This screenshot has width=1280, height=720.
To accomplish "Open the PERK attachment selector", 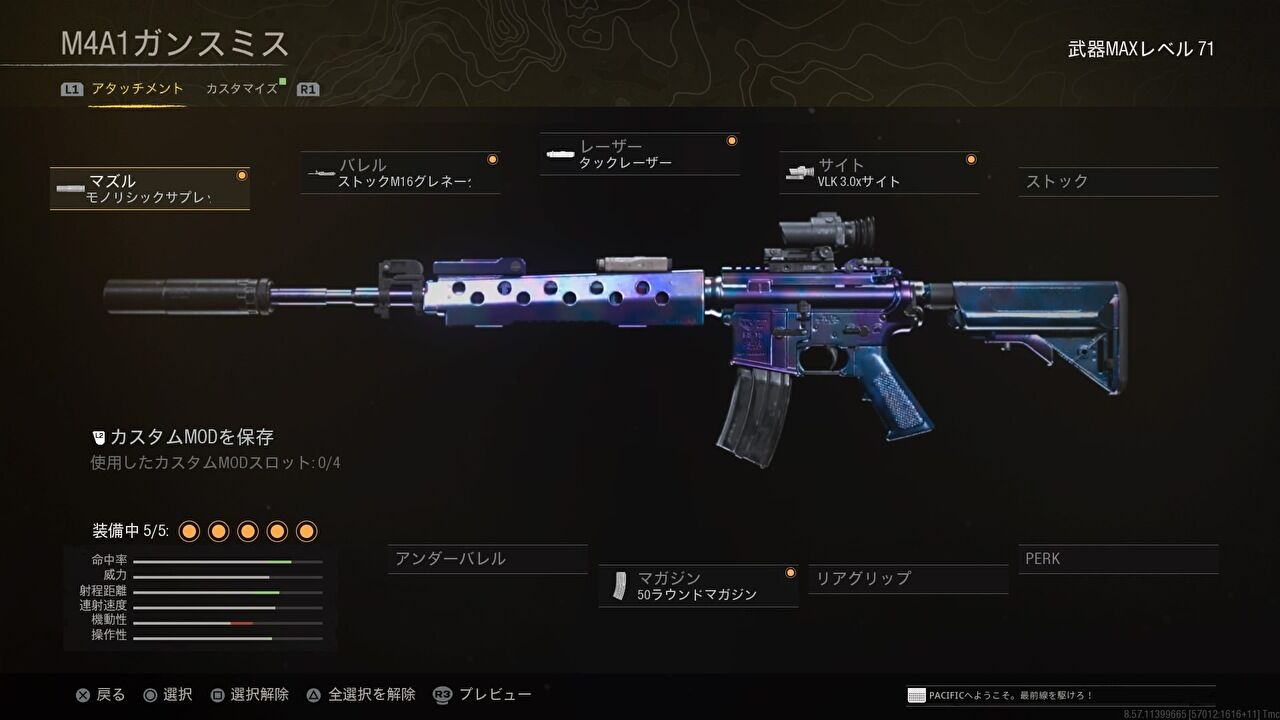I will [x=1117, y=559].
